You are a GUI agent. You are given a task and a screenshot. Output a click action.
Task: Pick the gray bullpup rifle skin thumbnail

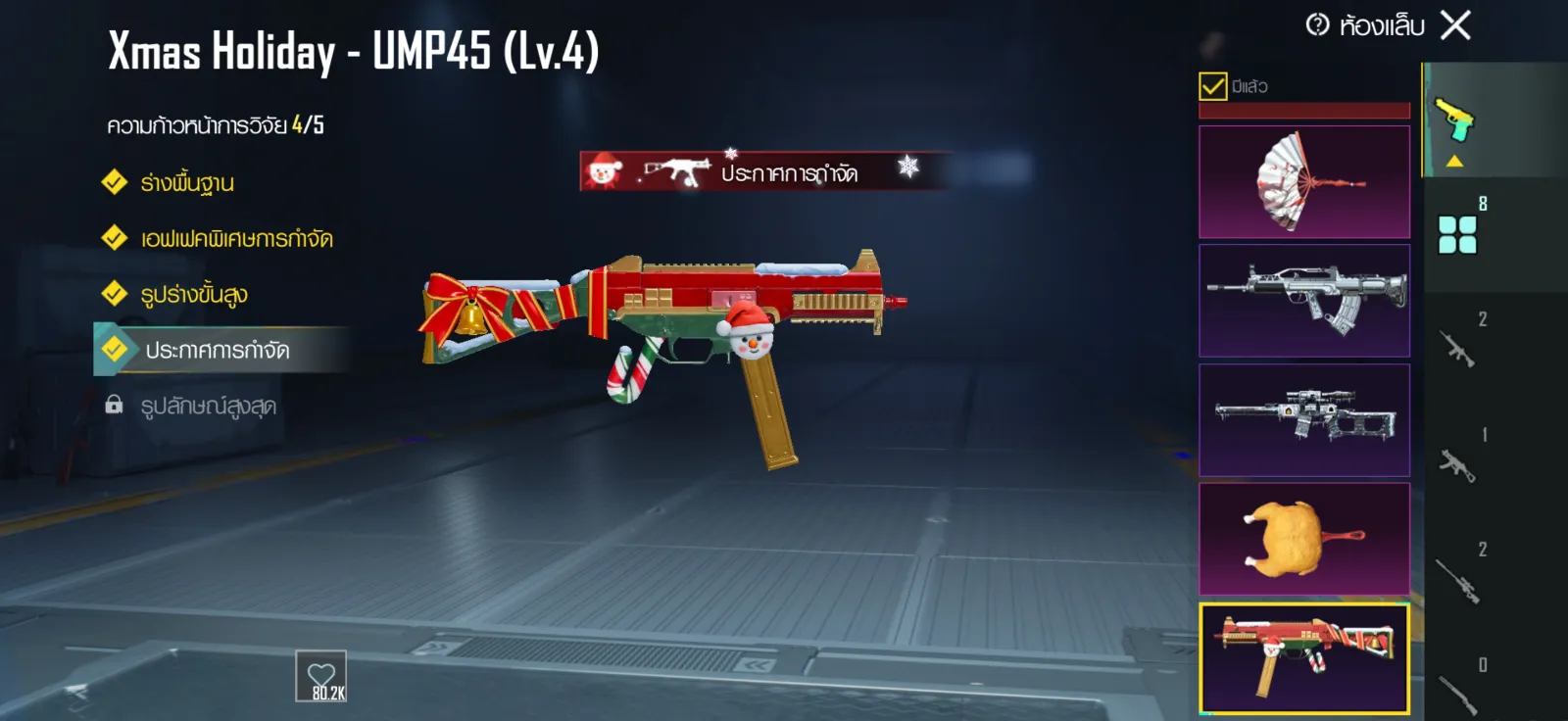pyautogui.click(x=1303, y=301)
